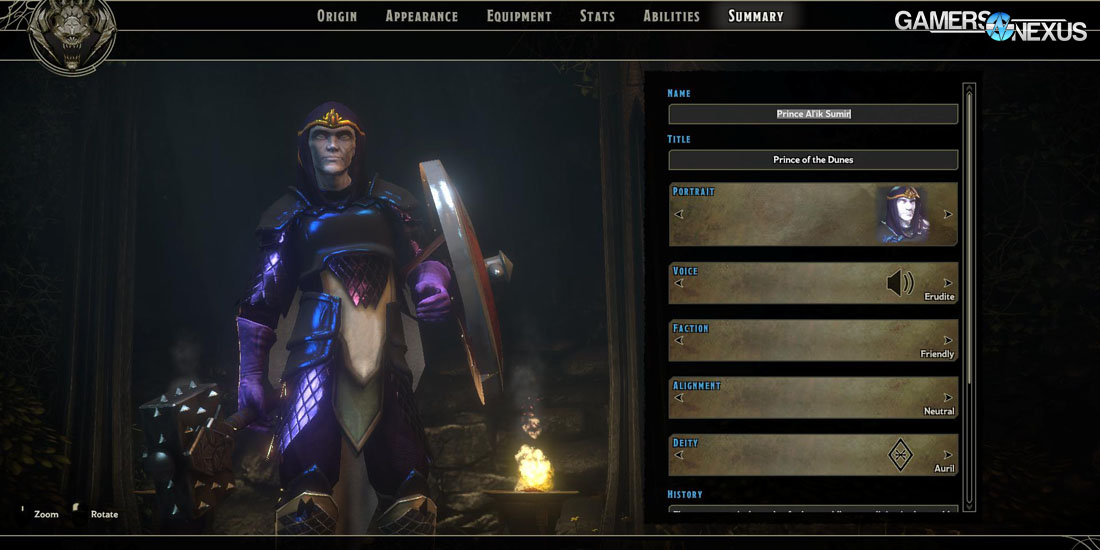Switch to the Origin tab
1100x550 pixels.
[336, 16]
